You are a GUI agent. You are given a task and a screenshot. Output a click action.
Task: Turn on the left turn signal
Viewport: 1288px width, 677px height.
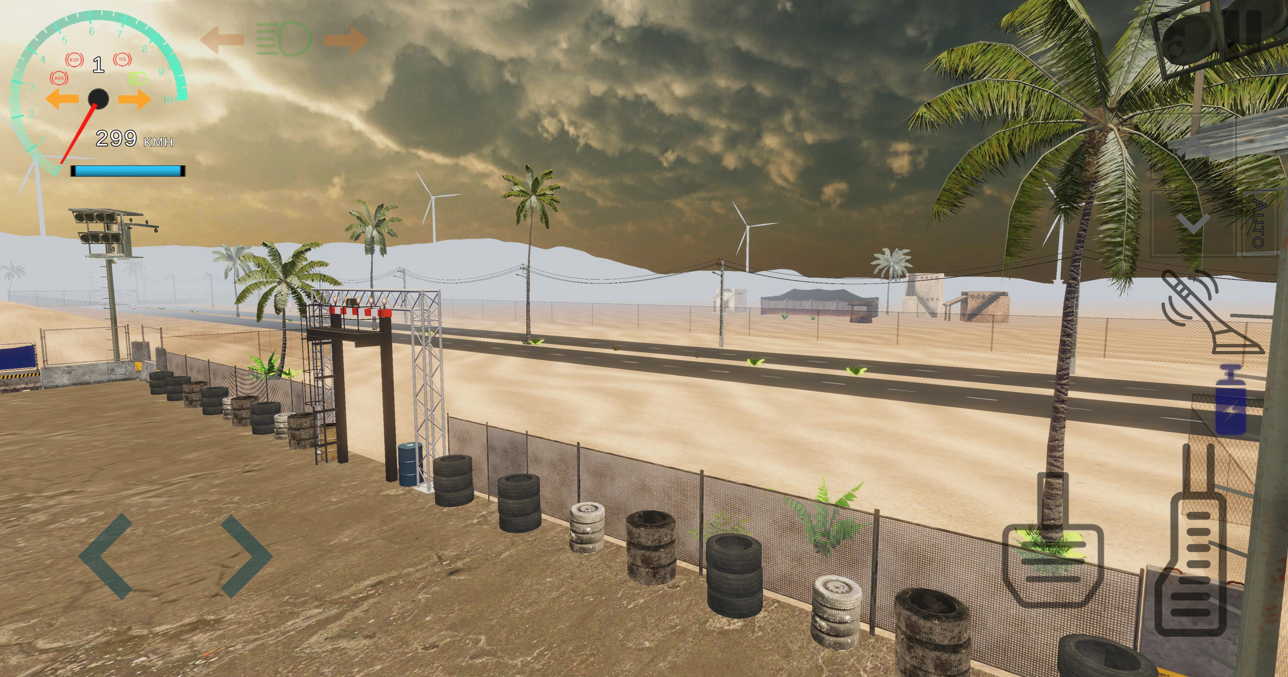point(222,41)
